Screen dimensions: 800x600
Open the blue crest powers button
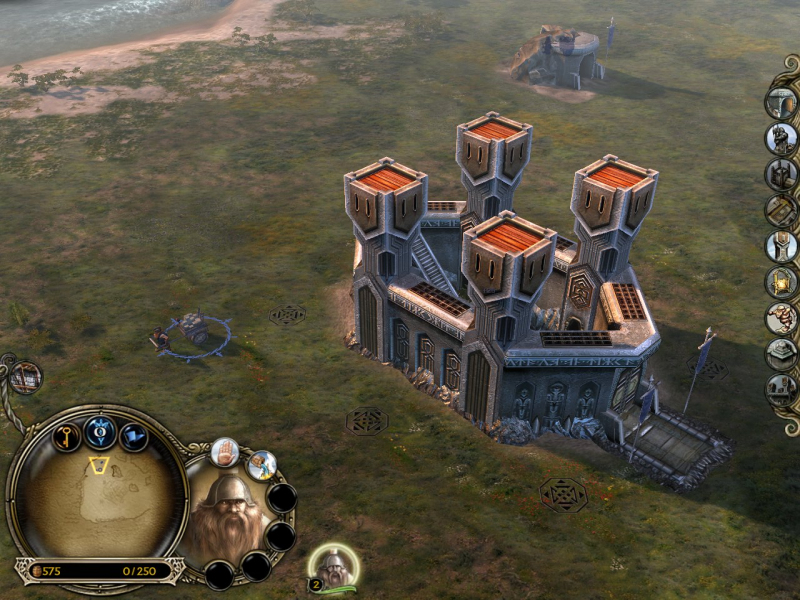100,431
